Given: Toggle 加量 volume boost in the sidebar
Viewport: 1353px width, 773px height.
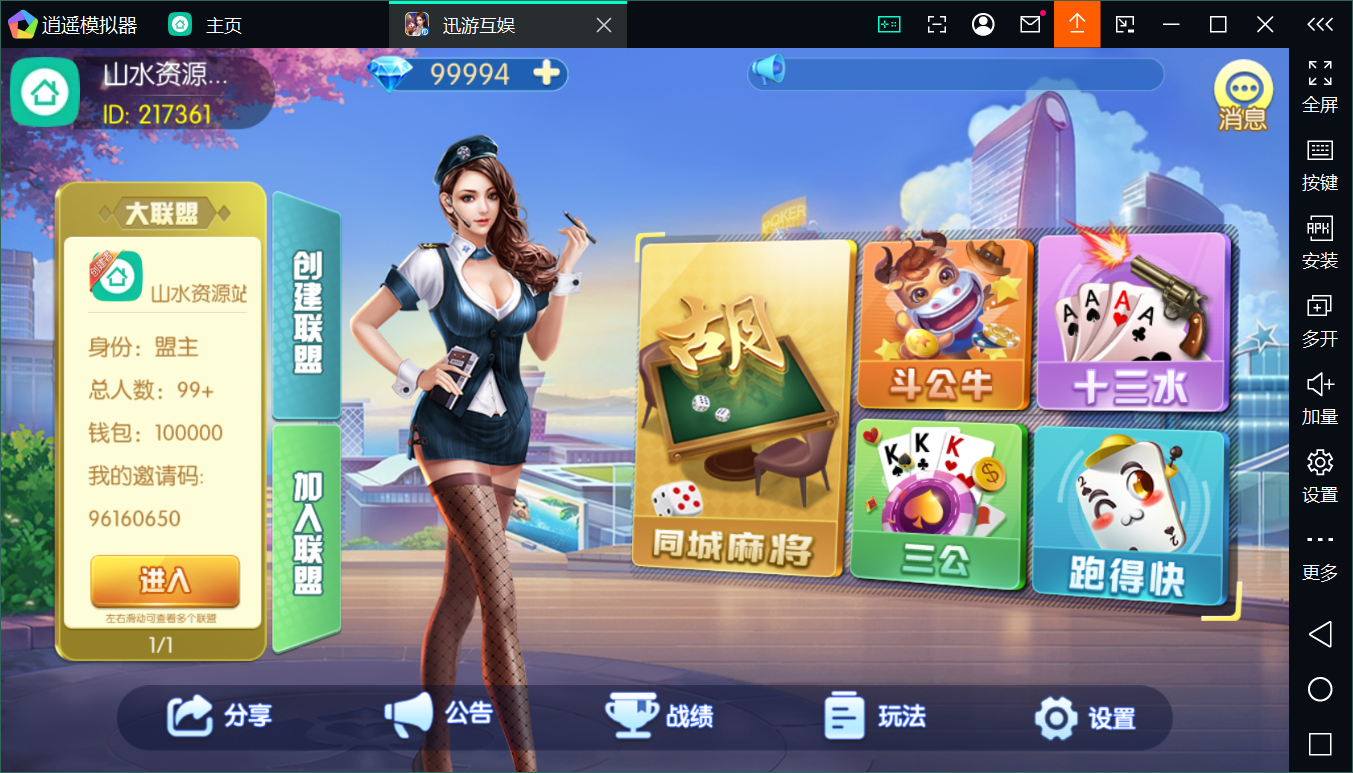Looking at the screenshot, I should click(1320, 395).
